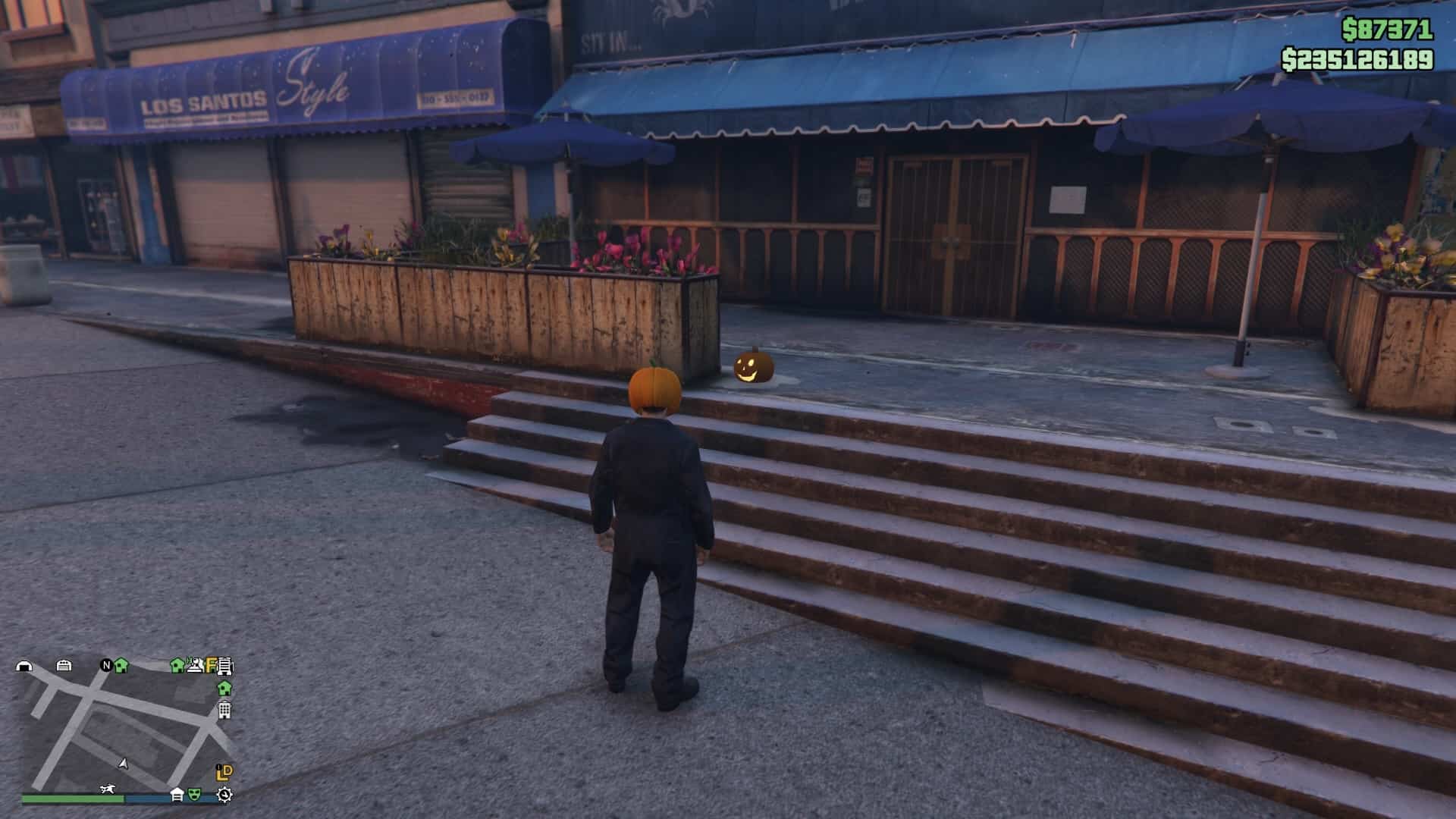1456x819 pixels.
Task: Select the green house blip beside north marker
Action: pos(121,665)
